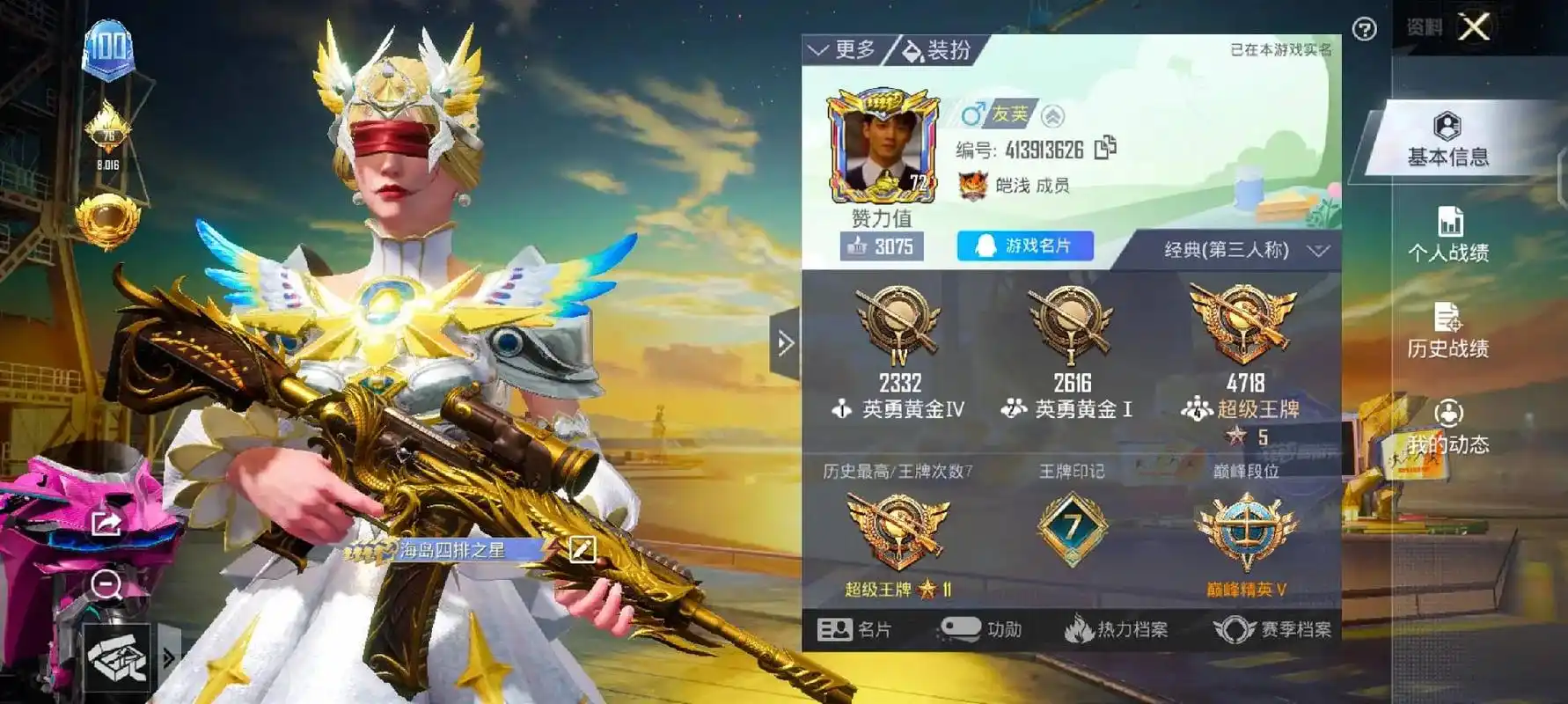Switch to 功勋 section
This screenshot has width=1568, height=704.
(x=981, y=629)
